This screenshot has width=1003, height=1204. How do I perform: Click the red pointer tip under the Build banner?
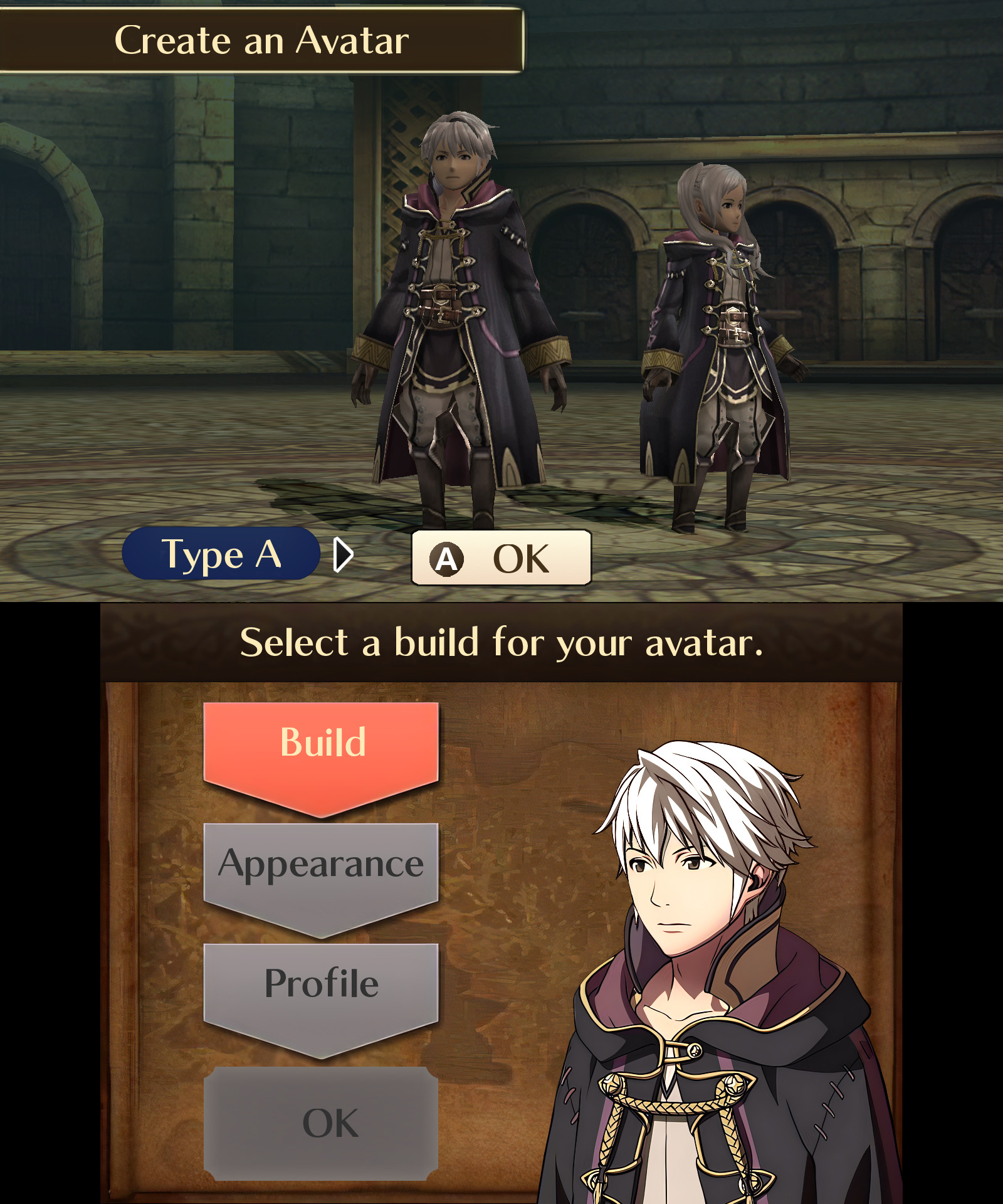click(x=321, y=812)
